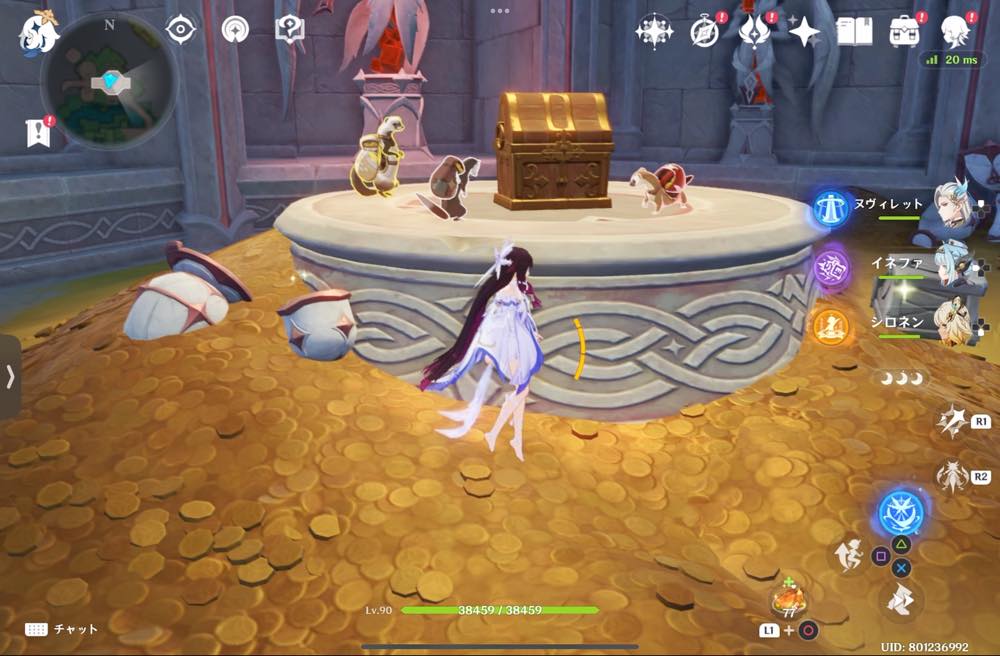Open the チャット chat box

coord(62,629)
